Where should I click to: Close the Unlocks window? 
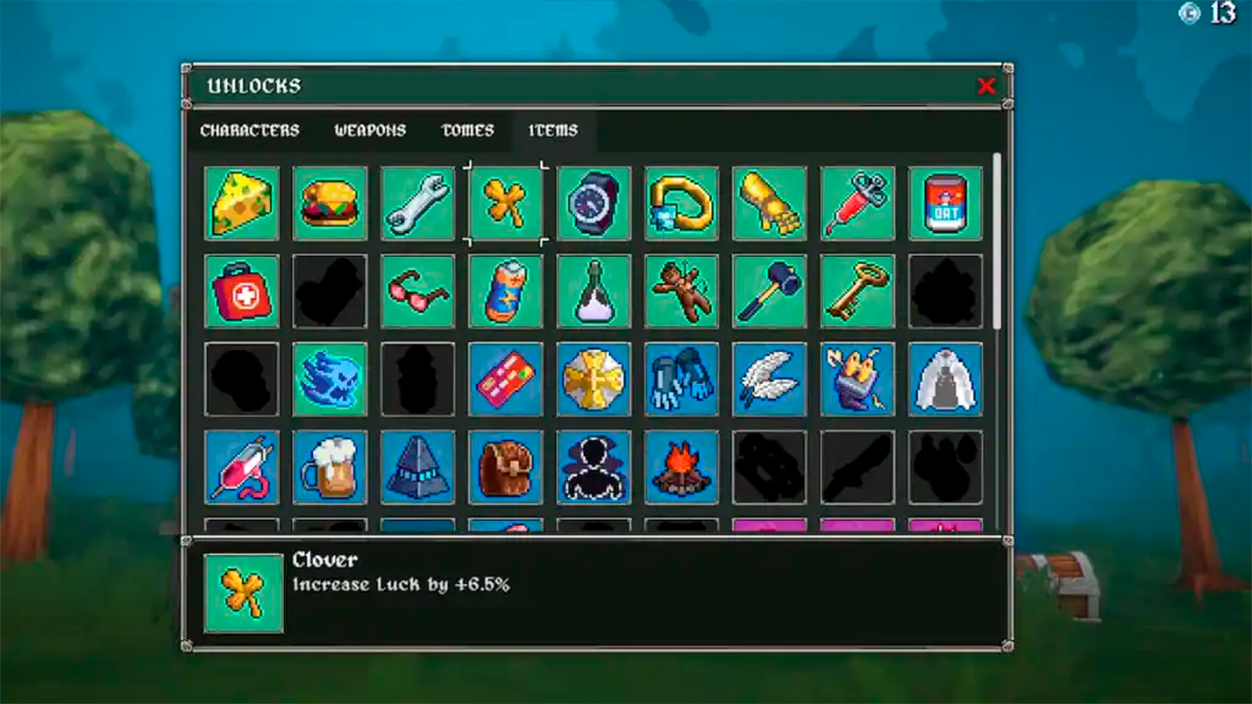click(x=986, y=86)
